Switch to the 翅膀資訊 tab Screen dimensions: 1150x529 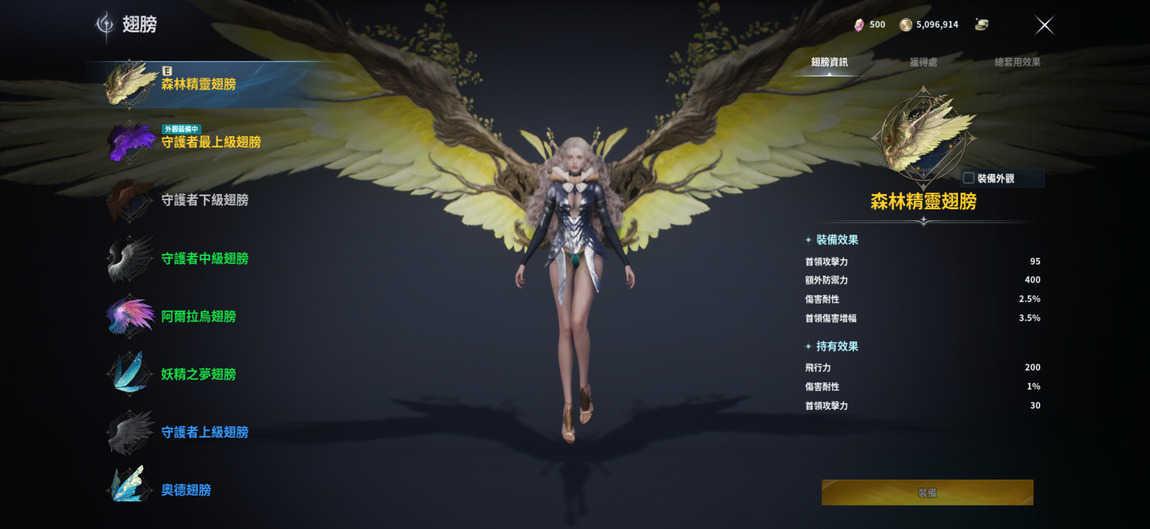pos(829,62)
